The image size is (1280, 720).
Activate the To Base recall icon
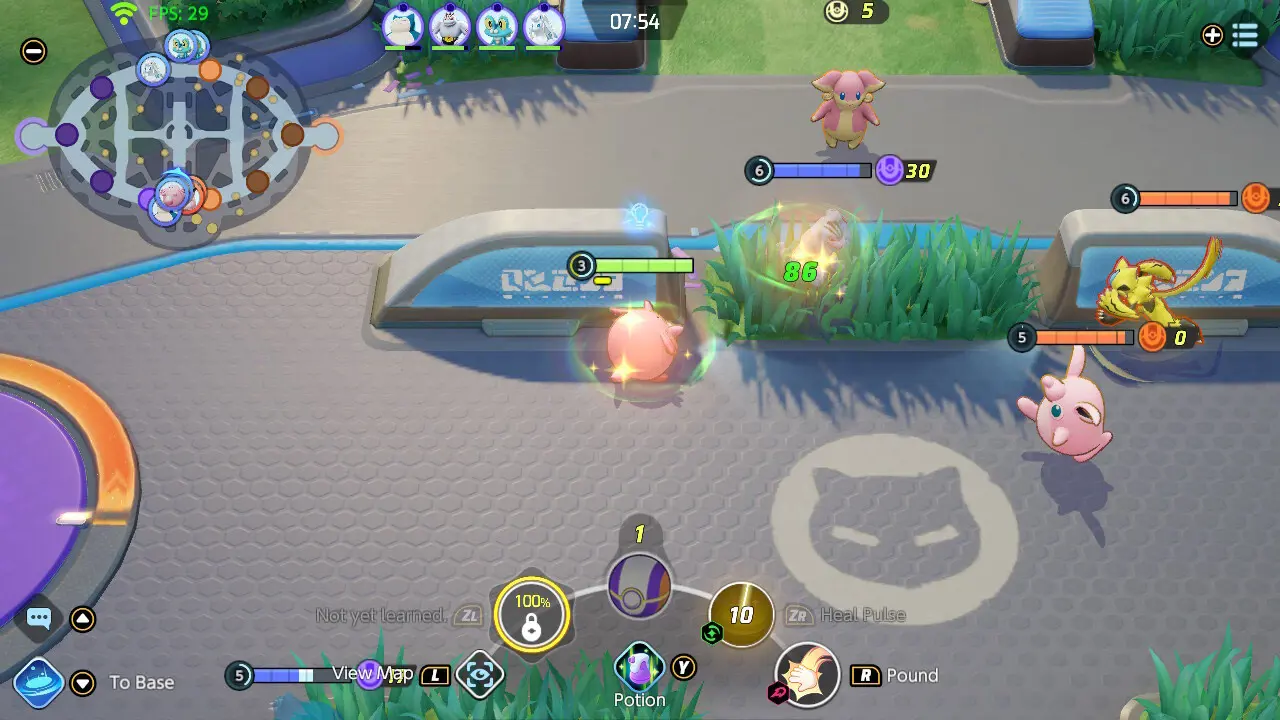39,682
